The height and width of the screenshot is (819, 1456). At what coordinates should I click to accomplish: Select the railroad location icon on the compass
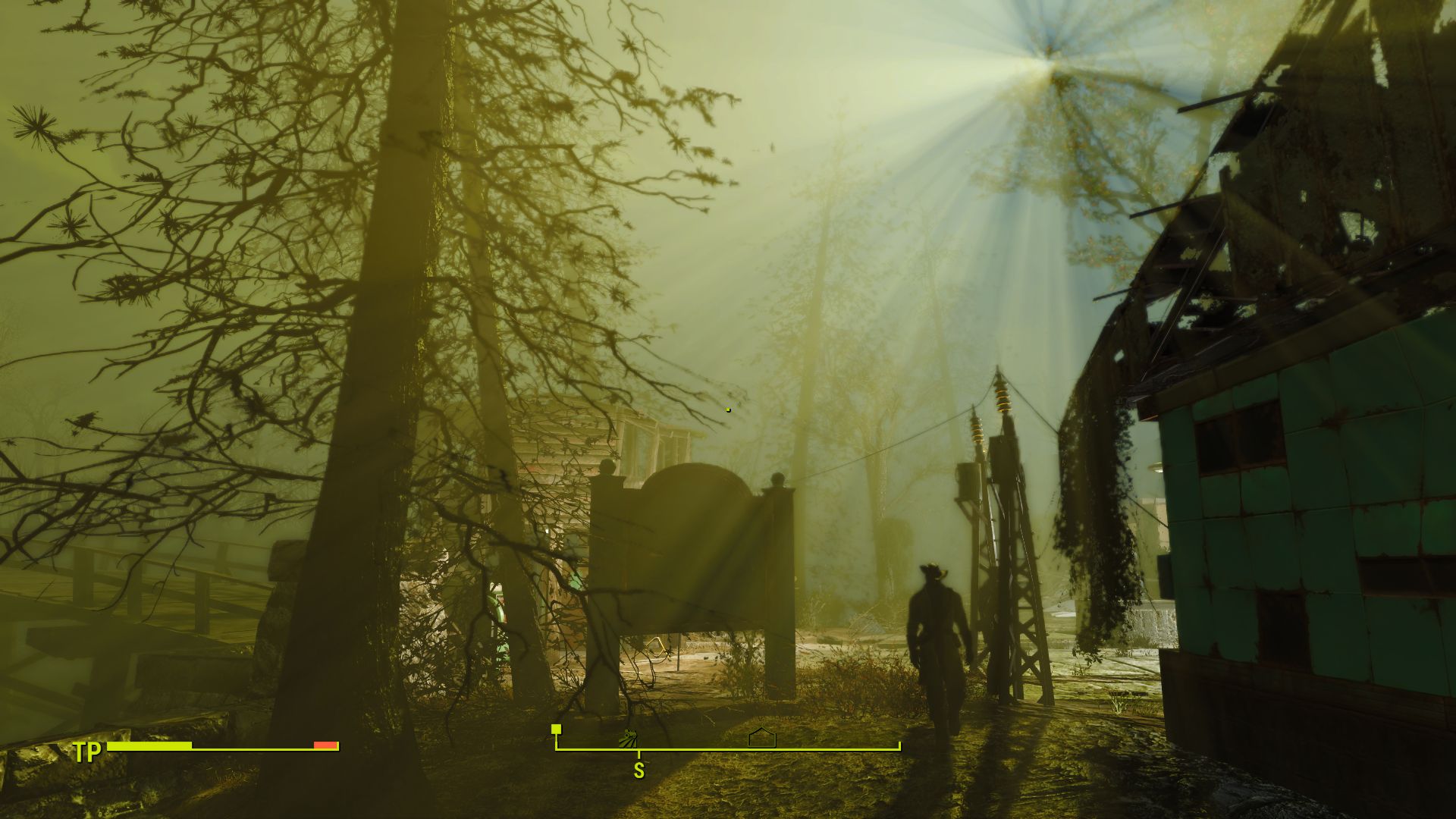click(x=627, y=738)
